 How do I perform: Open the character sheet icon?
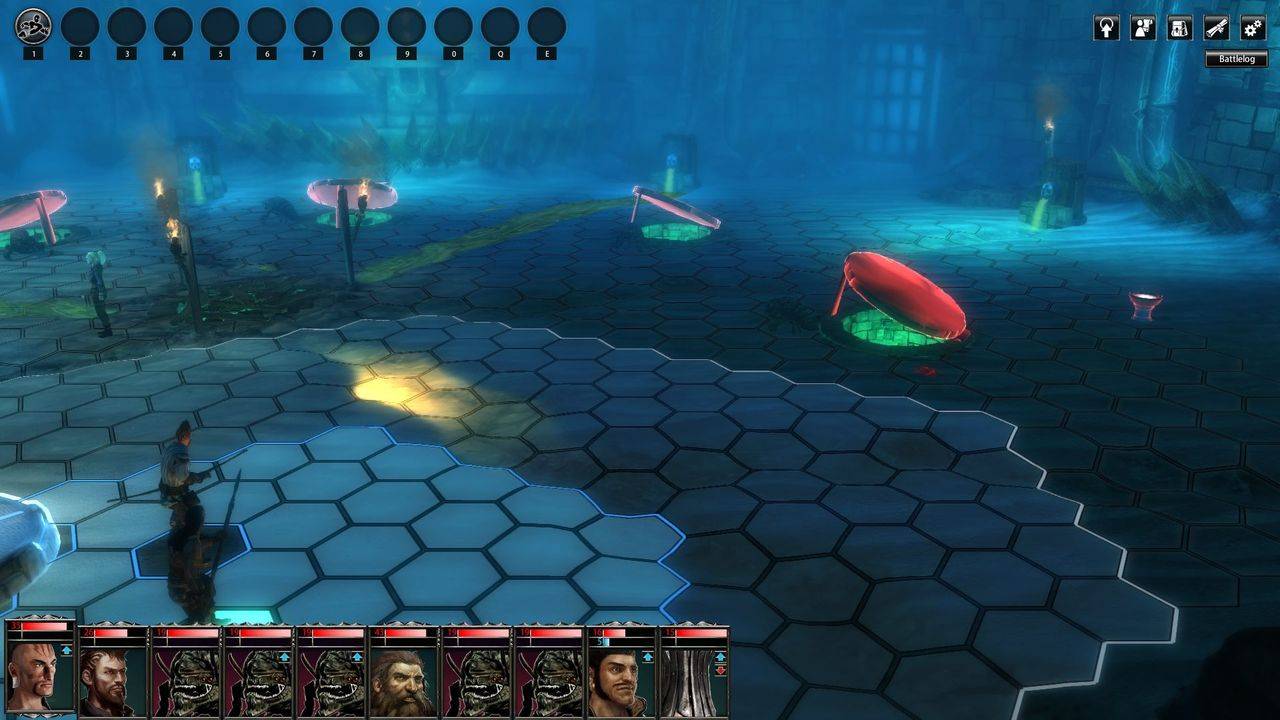(x=1143, y=28)
